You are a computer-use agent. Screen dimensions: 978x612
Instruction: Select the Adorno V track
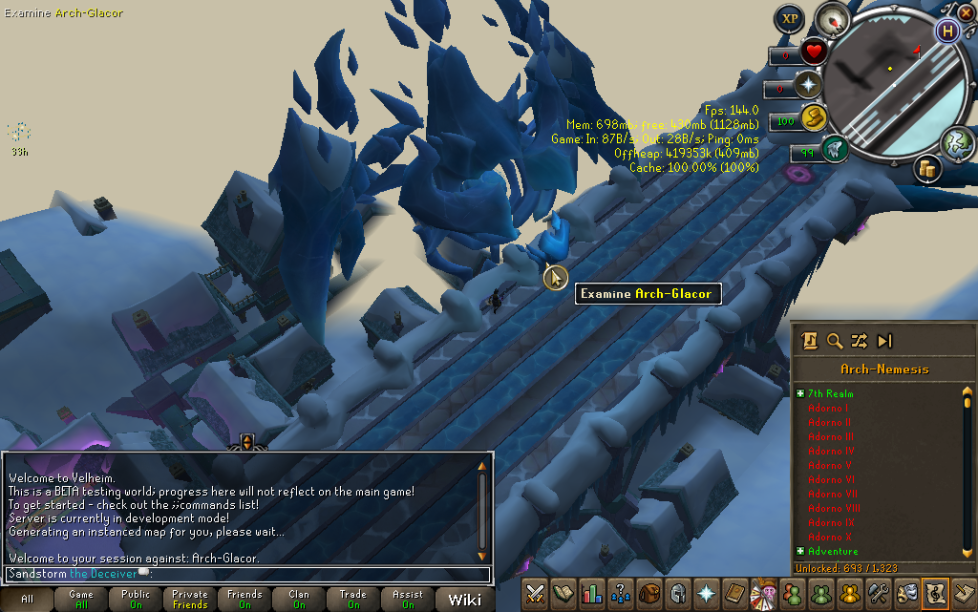pyautogui.click(x=829, y=465)
